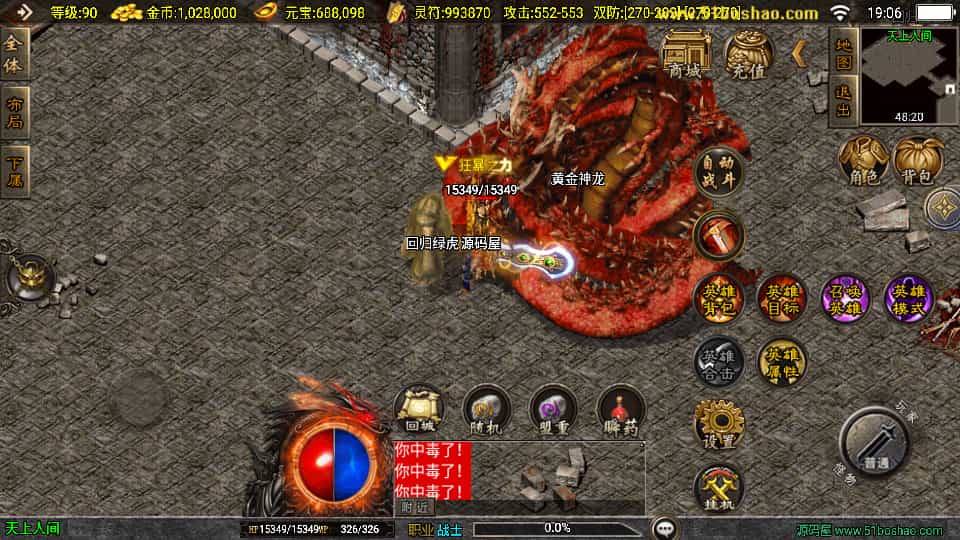Switch the 英雄模式 hero mode
960x540 pixels.
[909, 298]
